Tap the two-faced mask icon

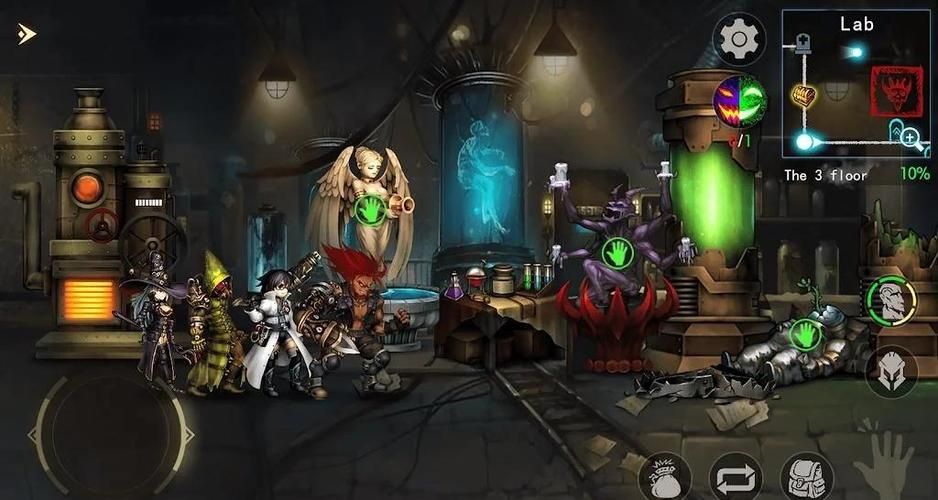coord(740,101)
